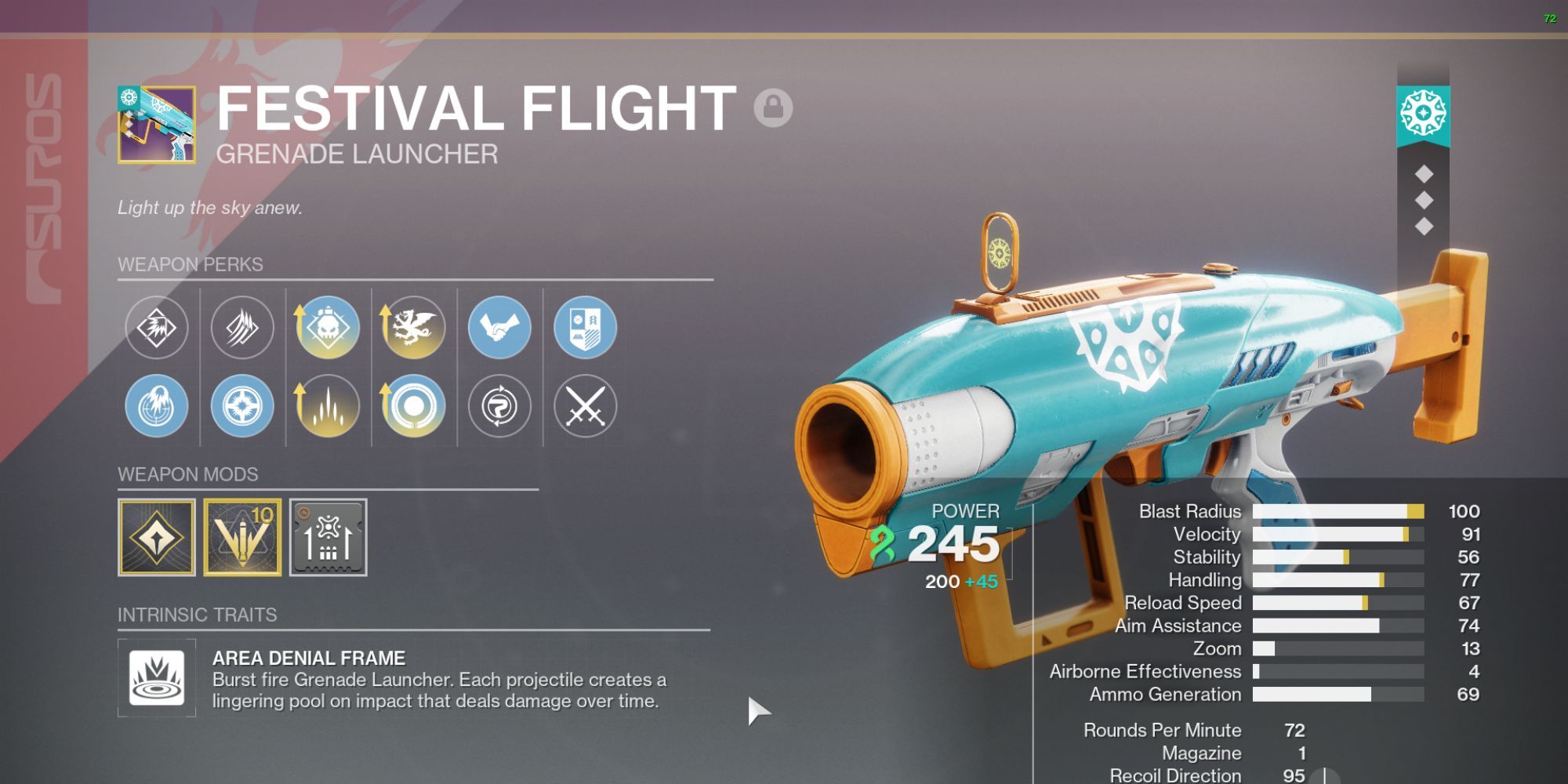Select the grey ticket-shaped weapon mod

tap(328, 538)
